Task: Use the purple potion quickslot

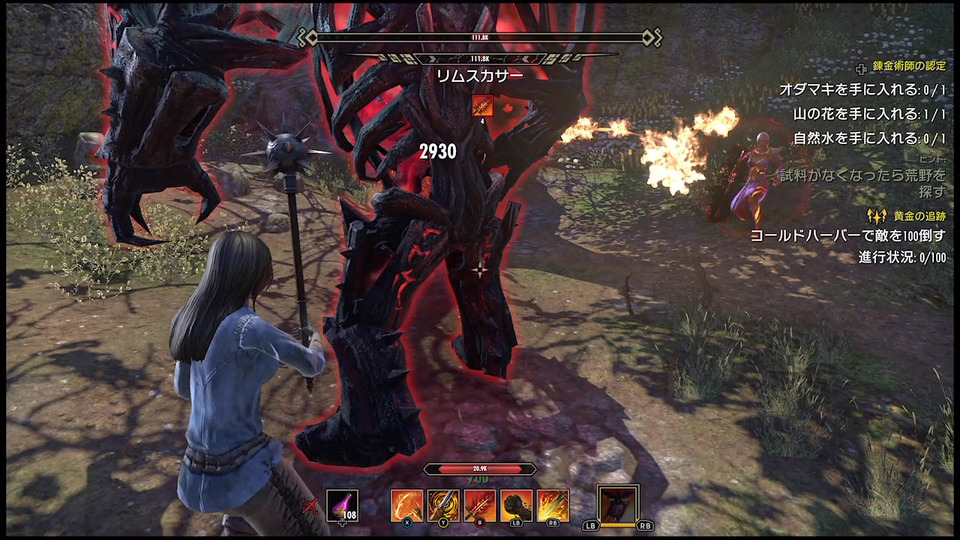Action: coord(342,504)
